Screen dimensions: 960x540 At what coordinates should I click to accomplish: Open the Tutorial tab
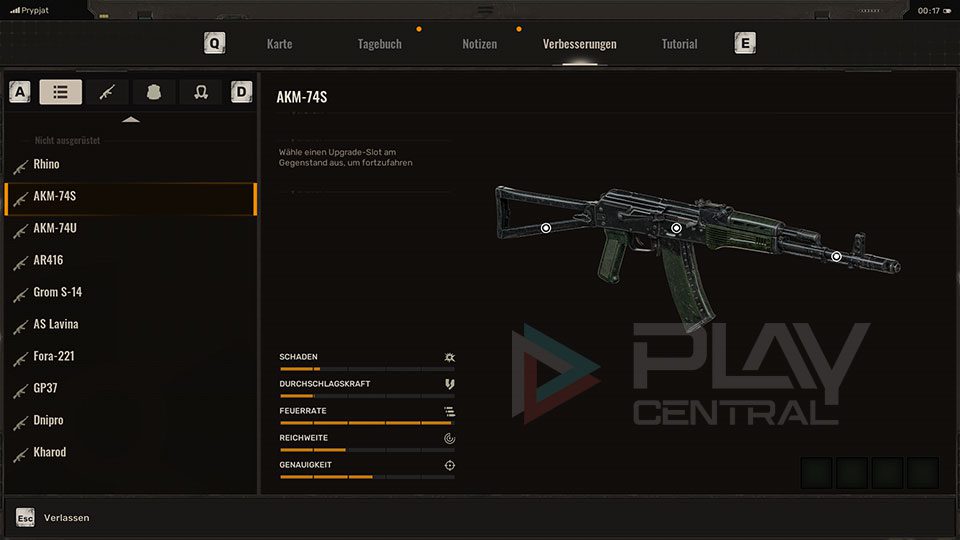(x=679, y=44)
